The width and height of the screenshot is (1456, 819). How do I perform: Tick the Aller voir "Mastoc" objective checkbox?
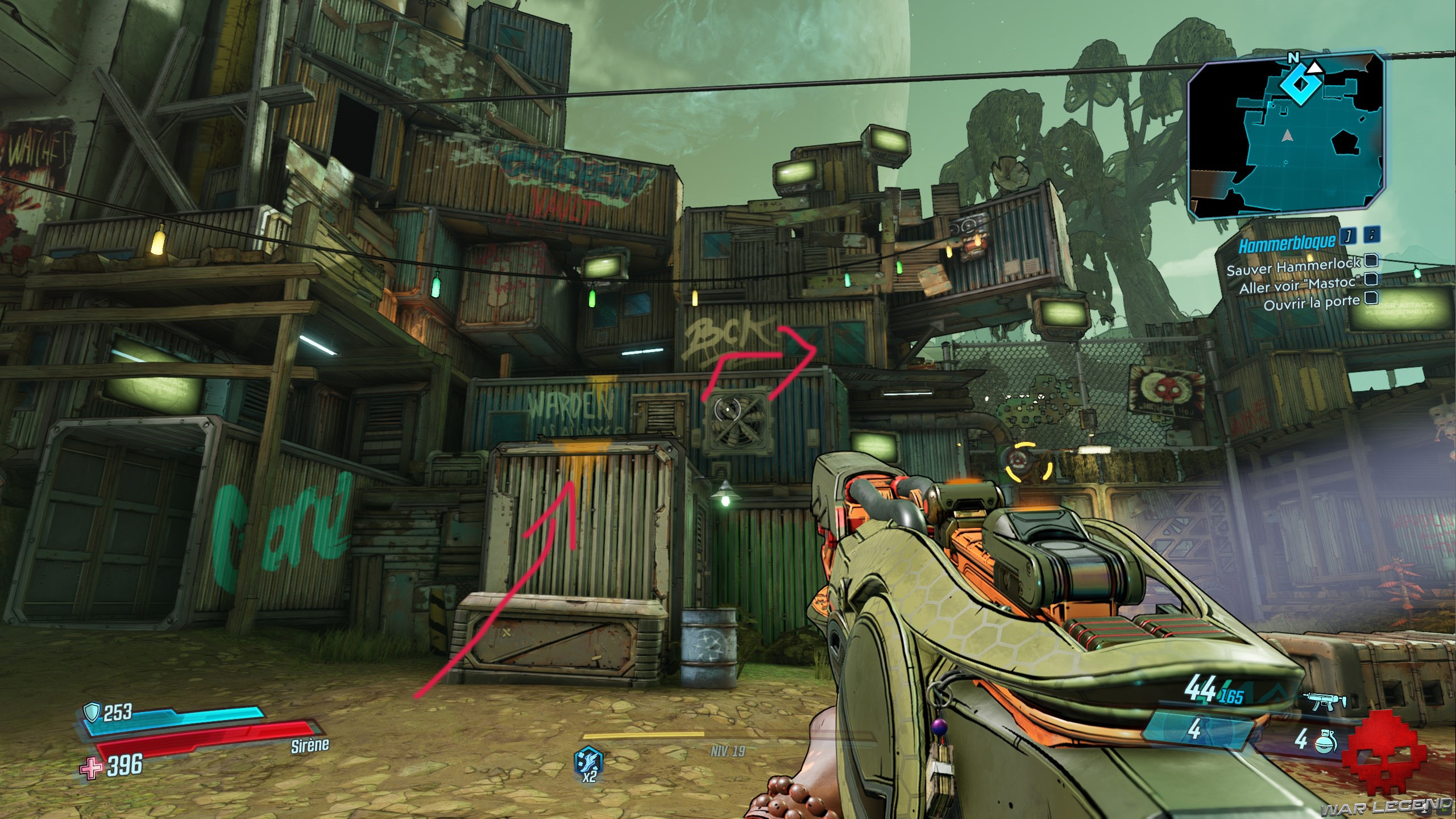[x=1371, y=279]
